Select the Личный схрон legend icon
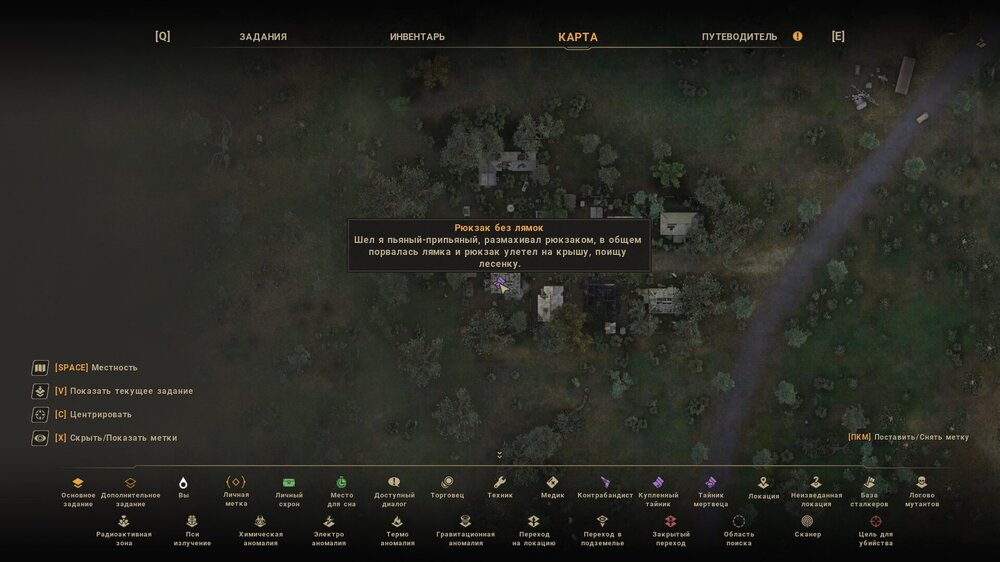The height and width of the screenshot is (562, 1000). click(289, 482)
